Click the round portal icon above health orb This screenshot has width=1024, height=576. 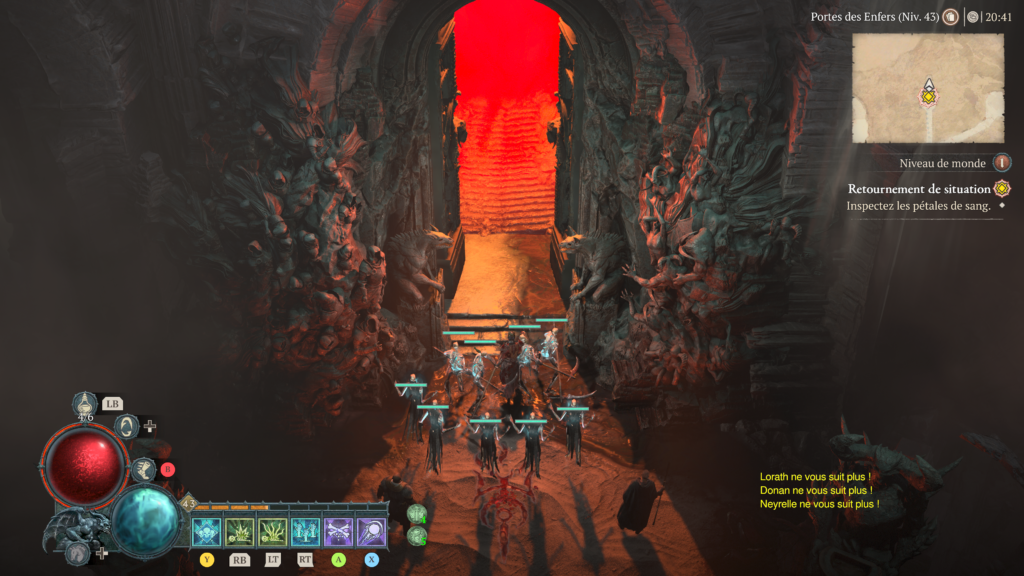pyautogui.click(x=127, y=426)
